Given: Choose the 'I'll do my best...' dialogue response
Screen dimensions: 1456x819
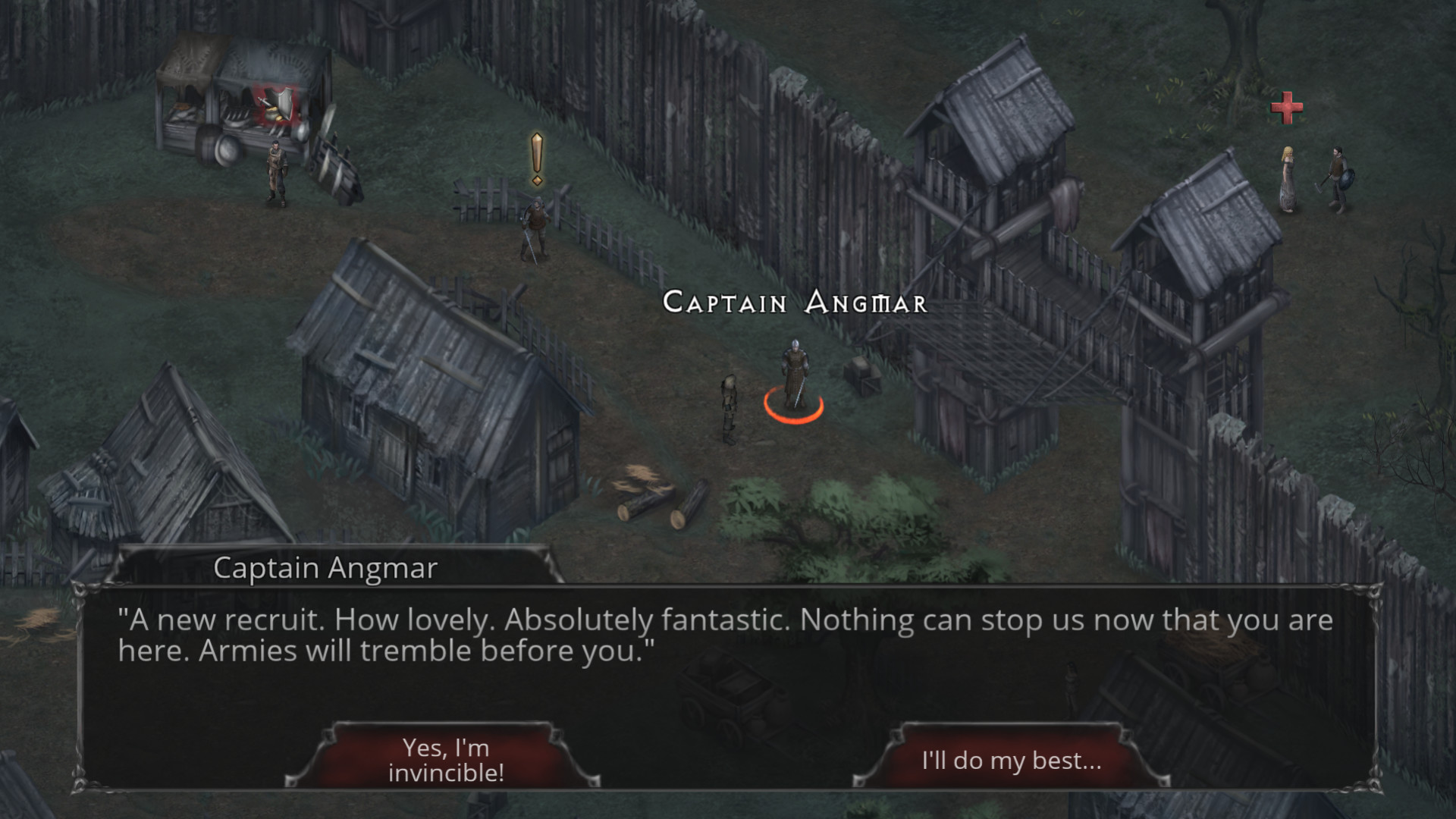Looking at the screenshot, I should point(1011,759).
